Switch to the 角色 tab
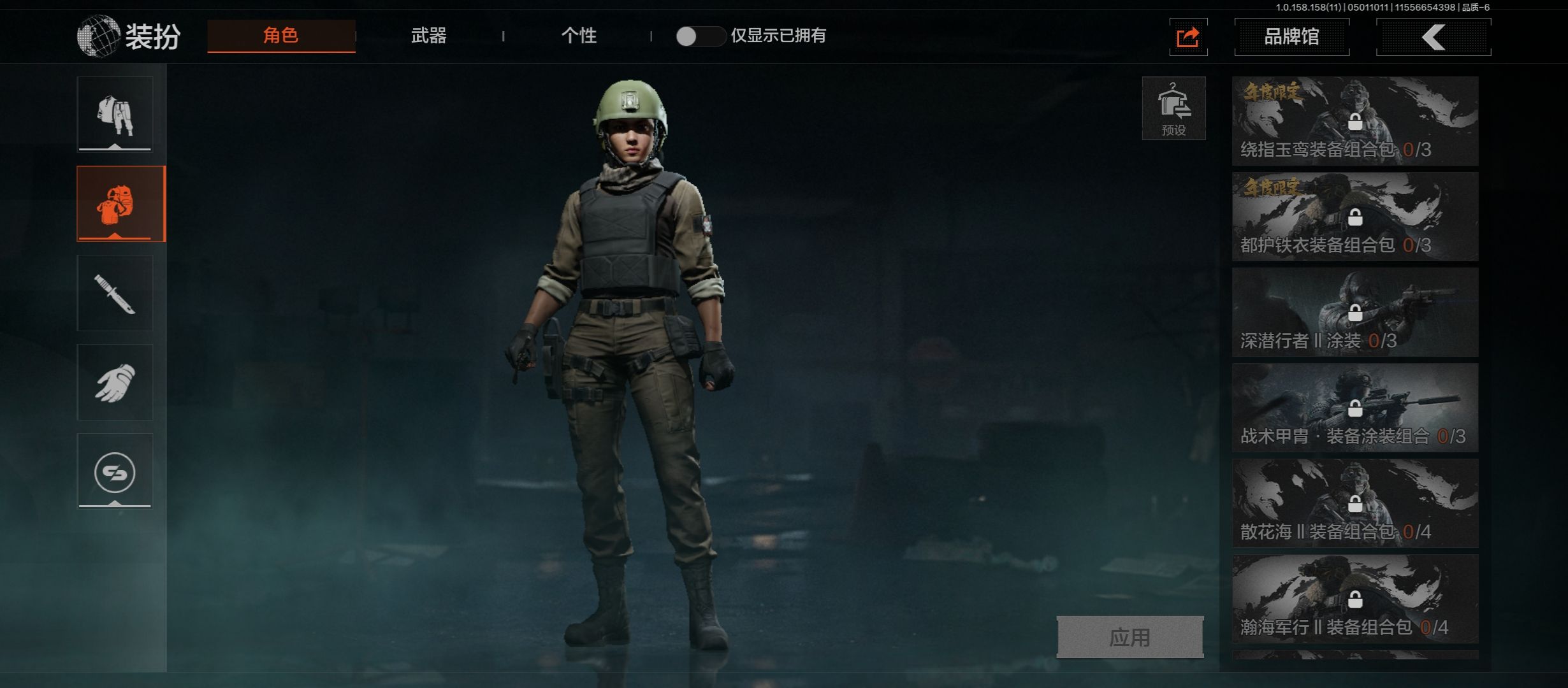Viewport: 1568px width, 688px height. (281, 36)
